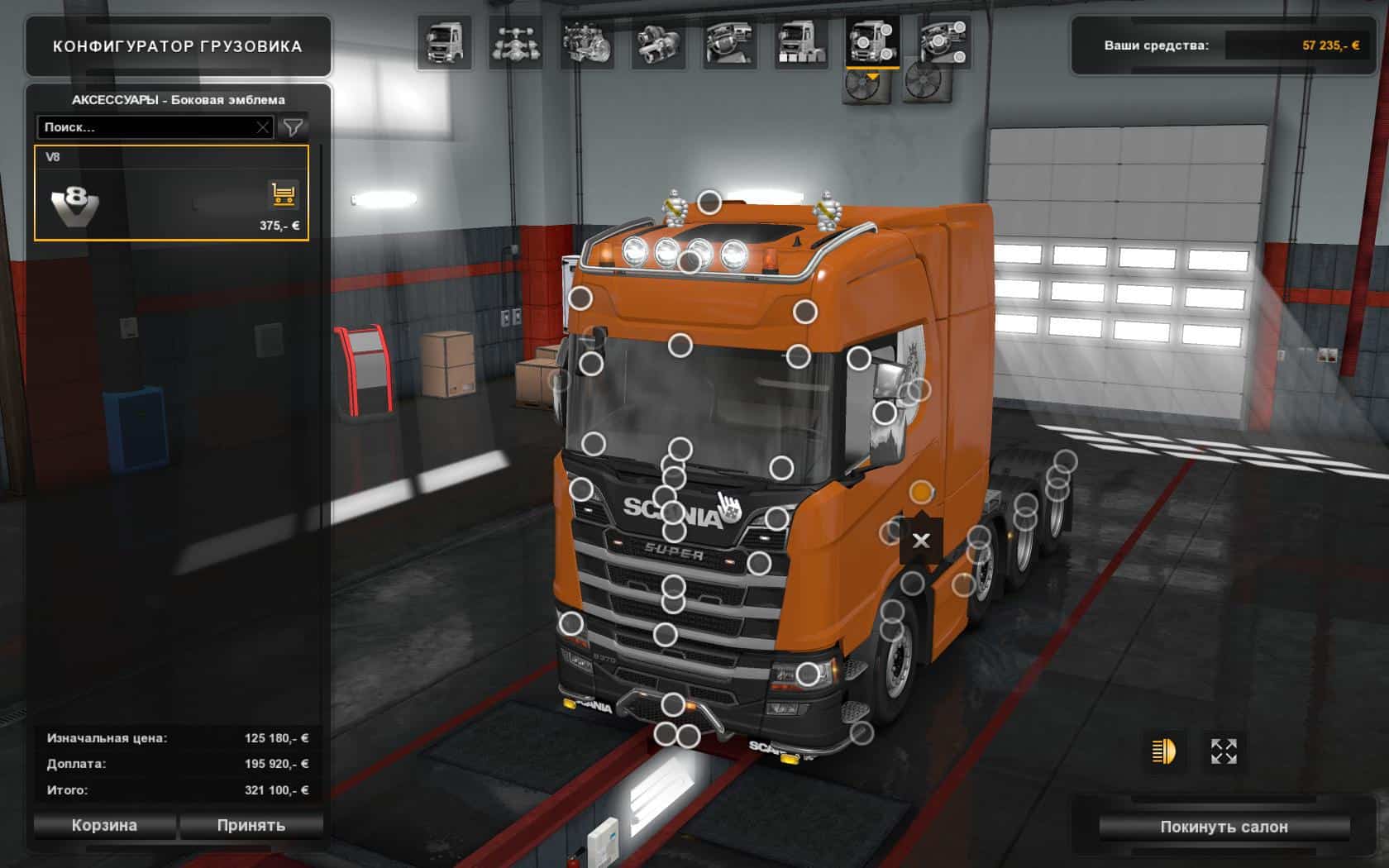The width and height of the screenshot is (1389, 868).
Task: Open the transmission tab
Action: [x=658, y=42]
